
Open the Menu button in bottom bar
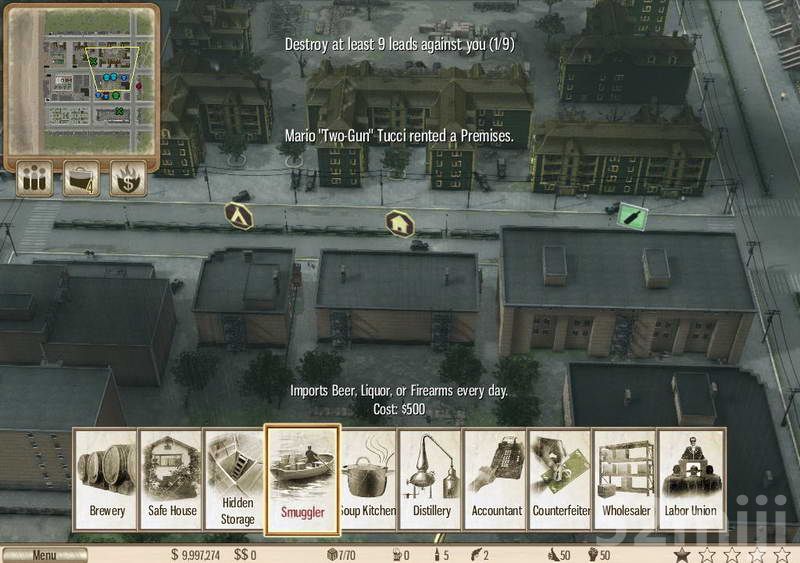44,555
